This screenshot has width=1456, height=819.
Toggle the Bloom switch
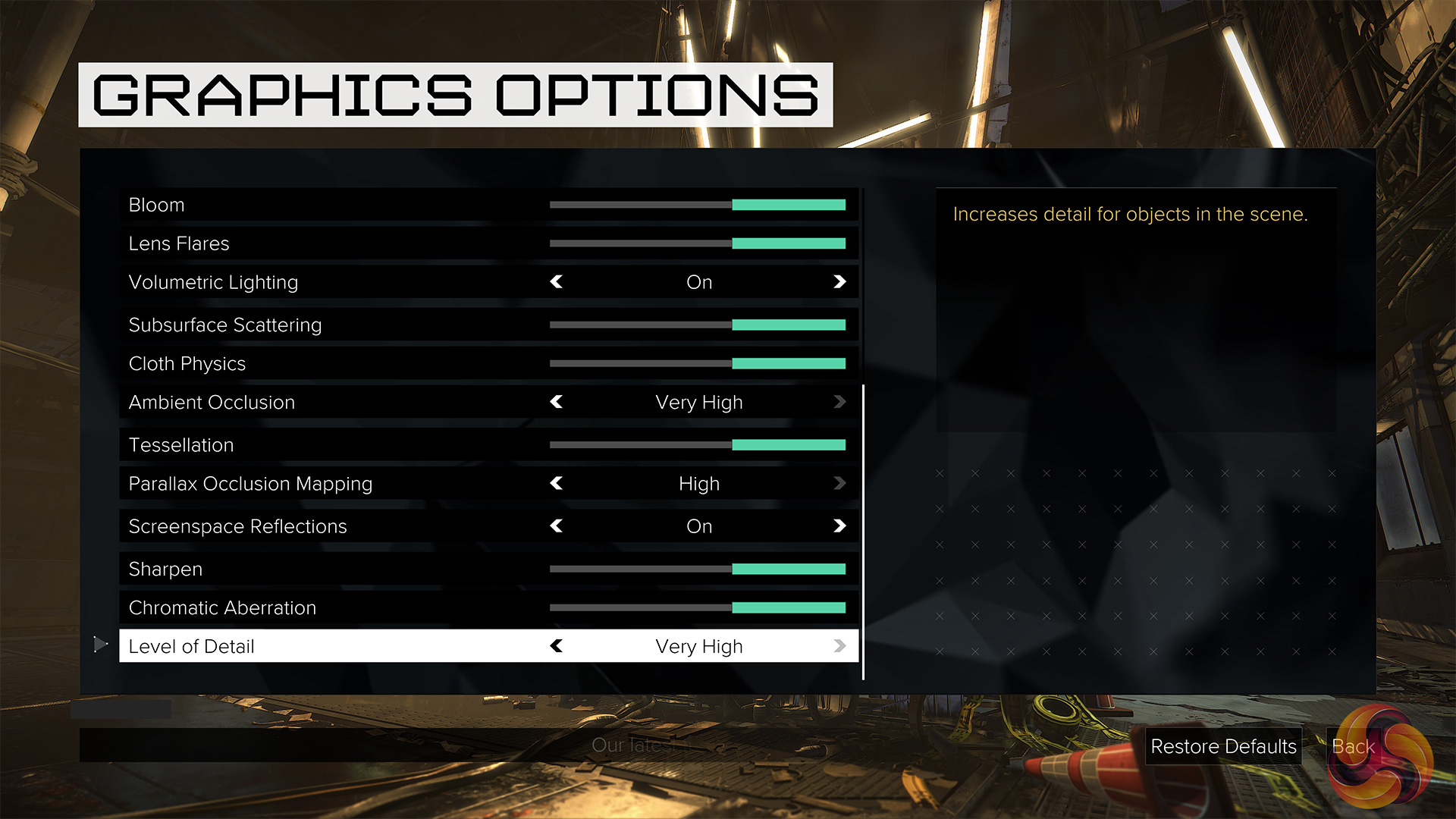[697, 205]
